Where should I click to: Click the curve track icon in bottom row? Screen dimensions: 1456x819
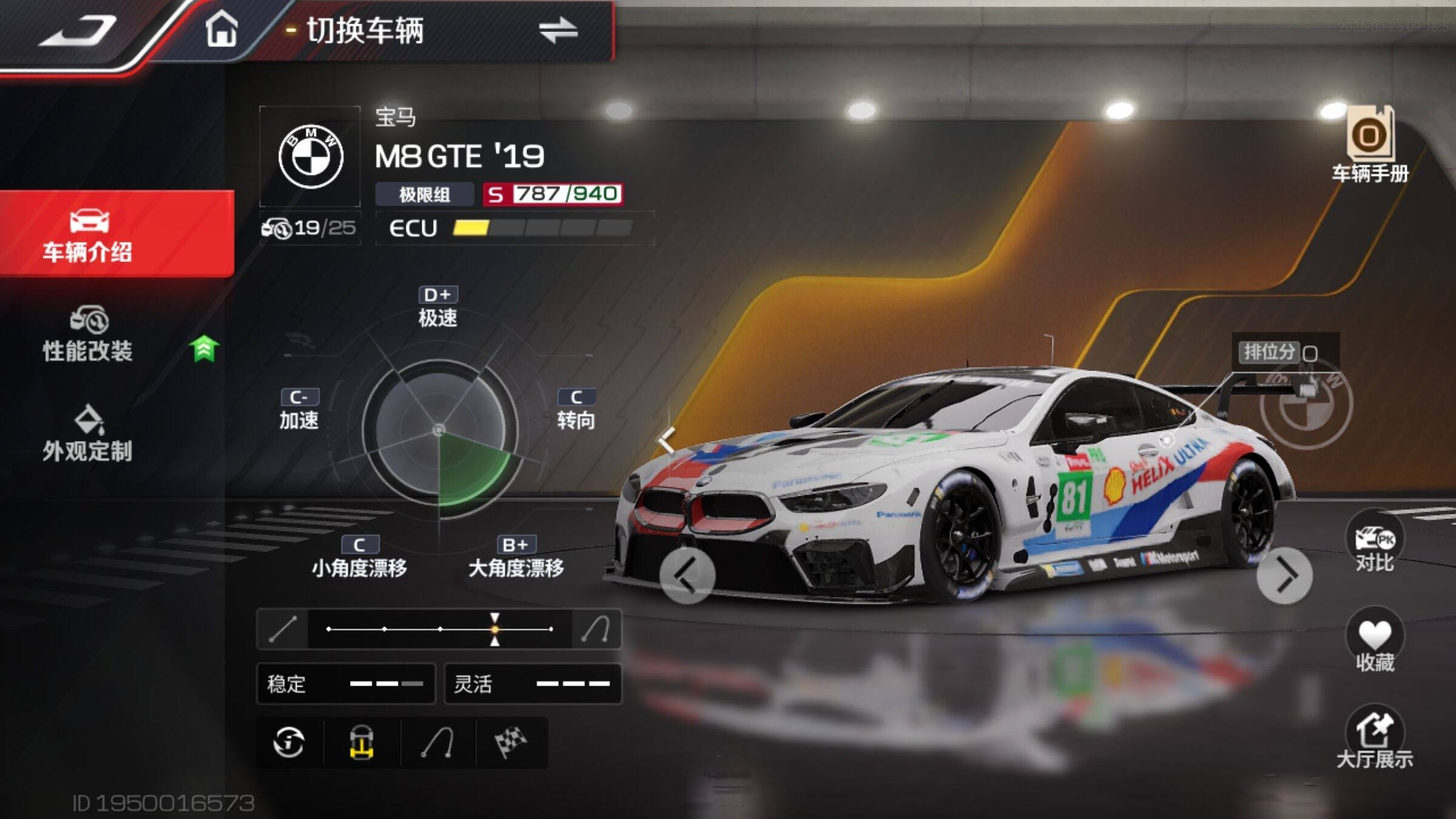coord(437,743)
